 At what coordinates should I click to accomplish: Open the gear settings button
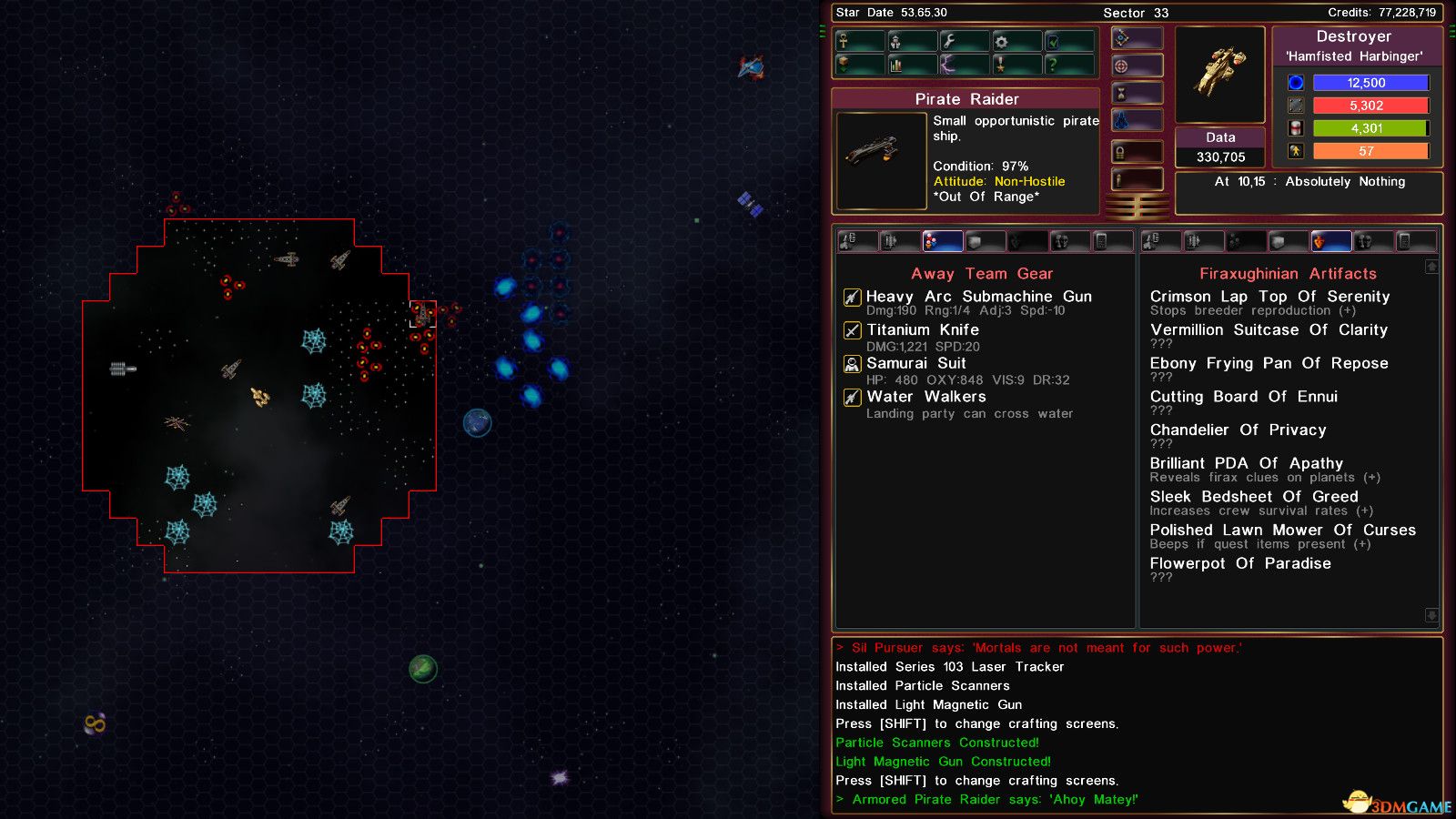[x=1017, y=41]
